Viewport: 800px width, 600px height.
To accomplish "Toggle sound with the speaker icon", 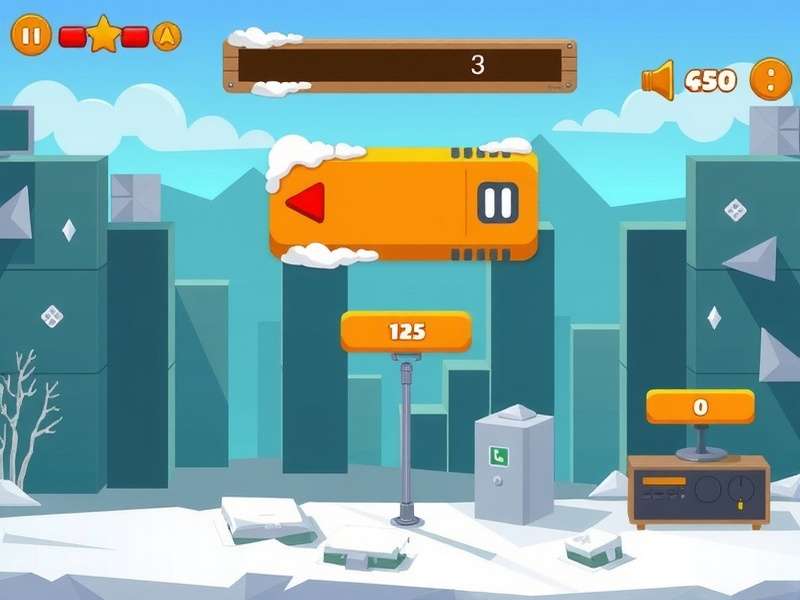I will (658, 80).
